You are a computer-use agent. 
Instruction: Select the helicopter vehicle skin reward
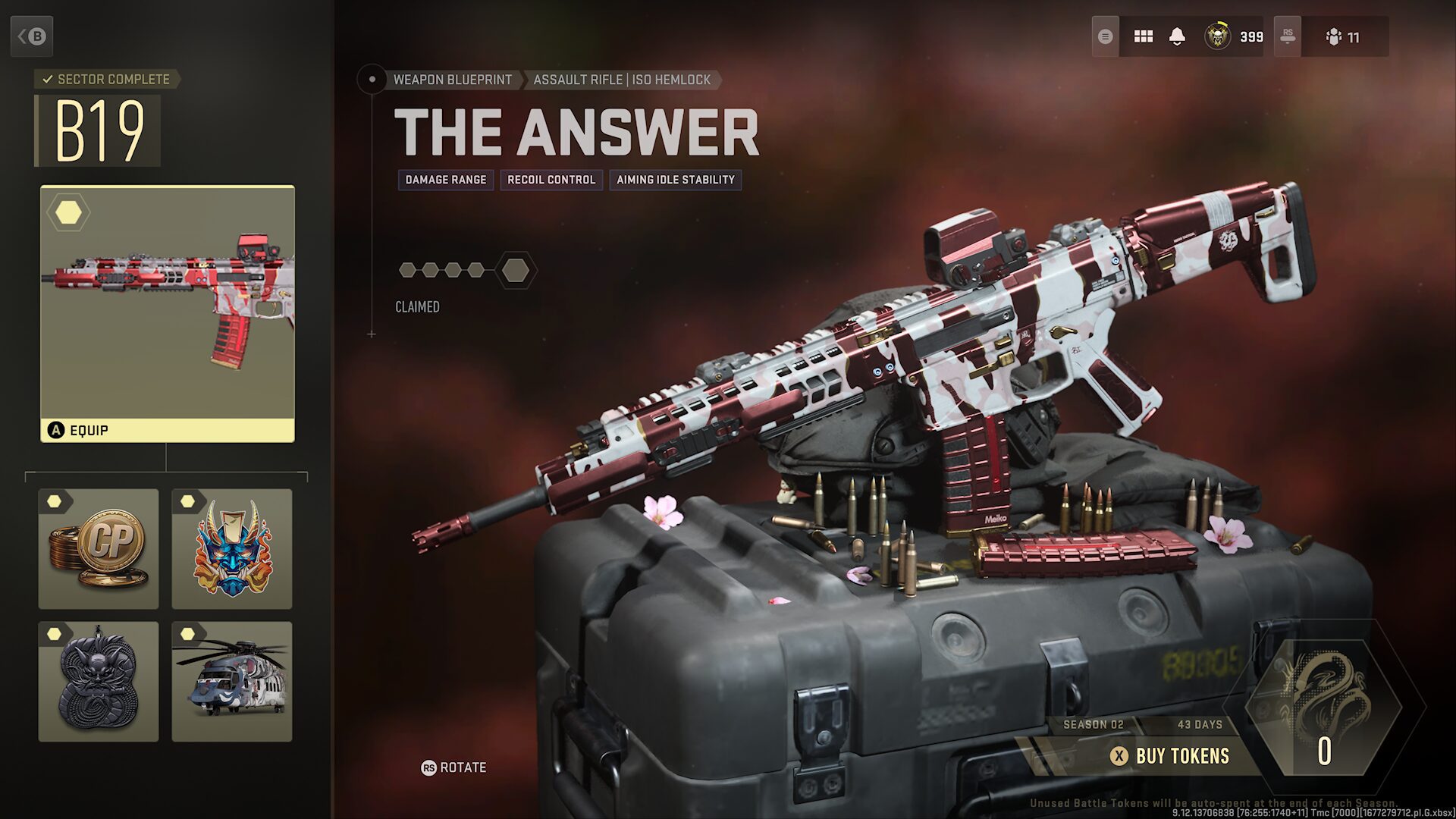(x=232, y=682)
